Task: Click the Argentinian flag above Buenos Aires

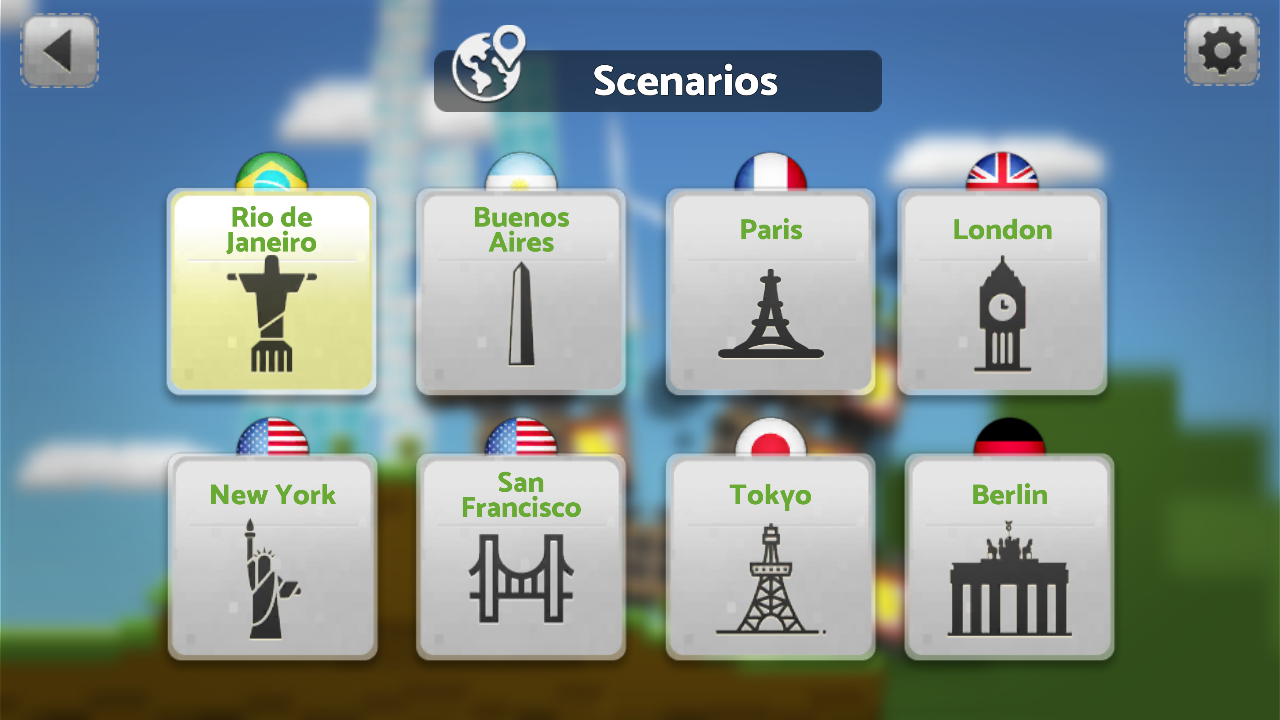Action: 520,170
